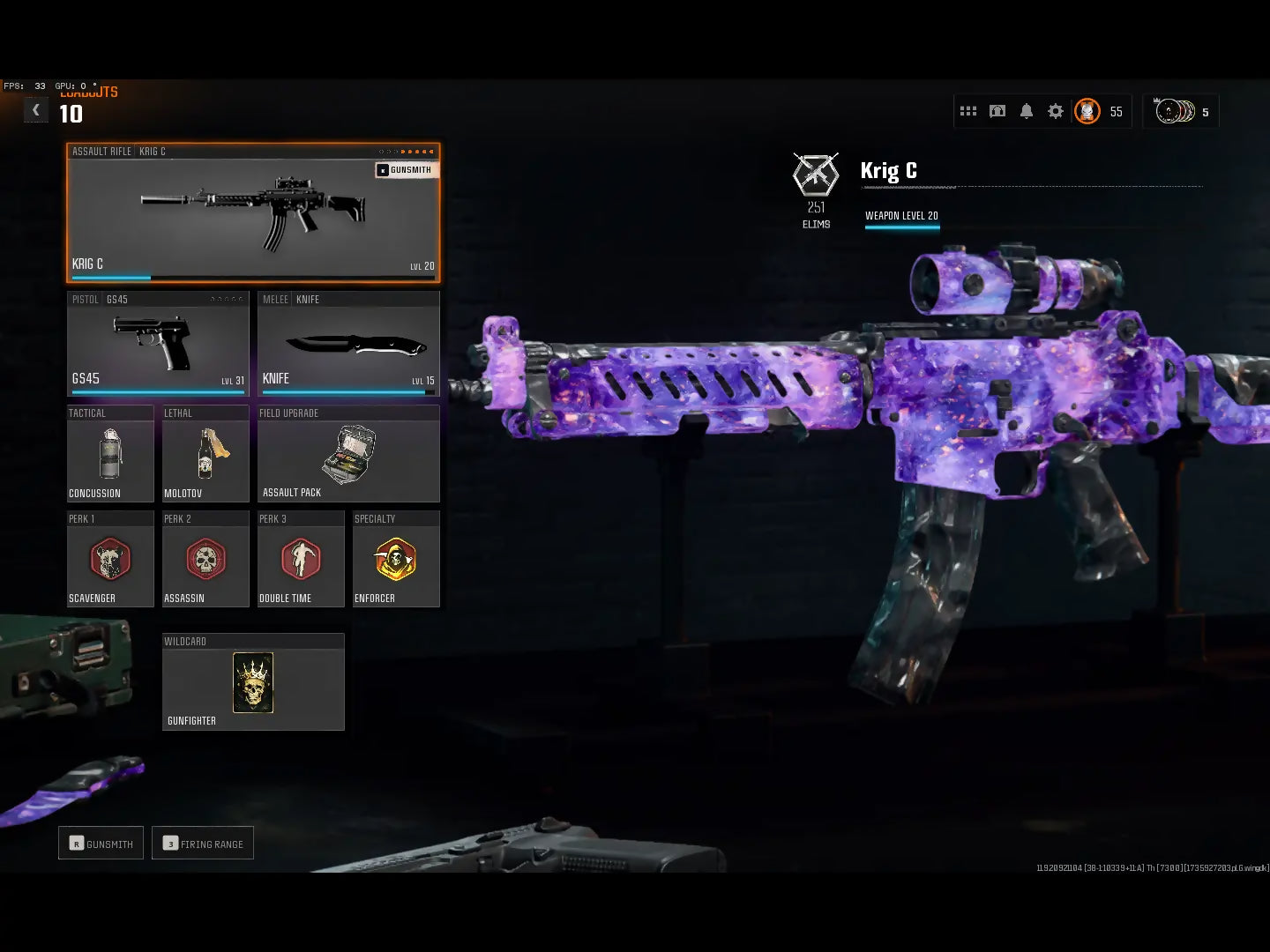Open the tokens icon showing 5

coord(1180,112)
